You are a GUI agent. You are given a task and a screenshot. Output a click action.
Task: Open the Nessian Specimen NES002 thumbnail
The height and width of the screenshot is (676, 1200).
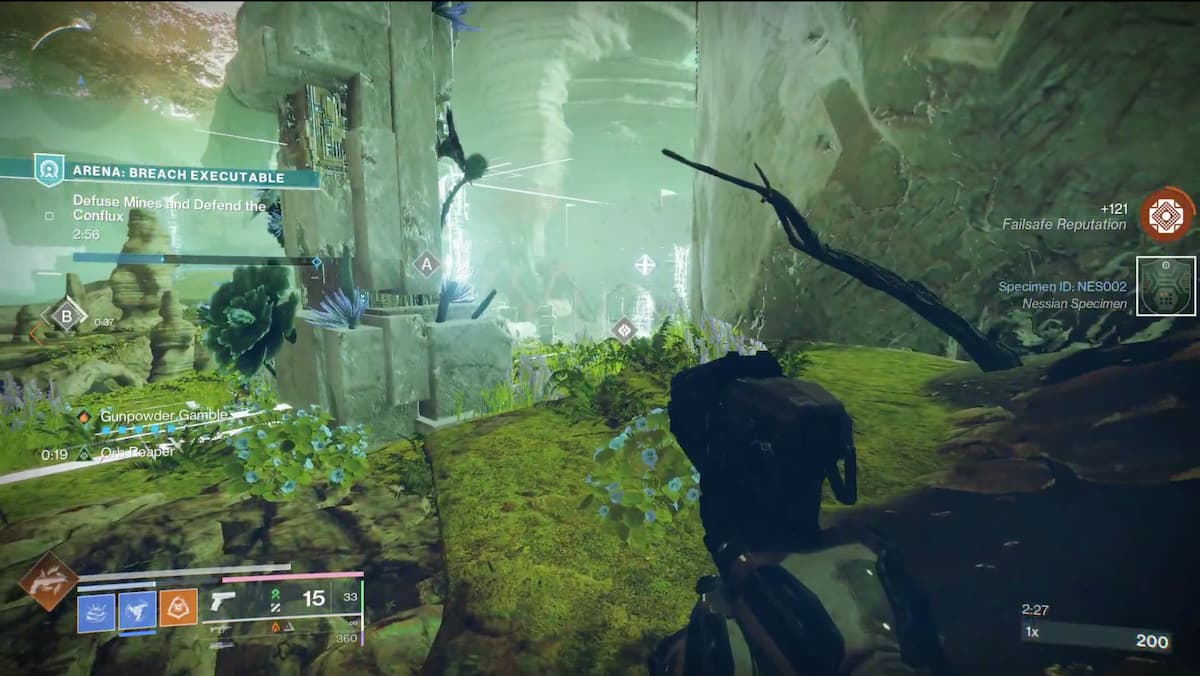(1167, 287)
